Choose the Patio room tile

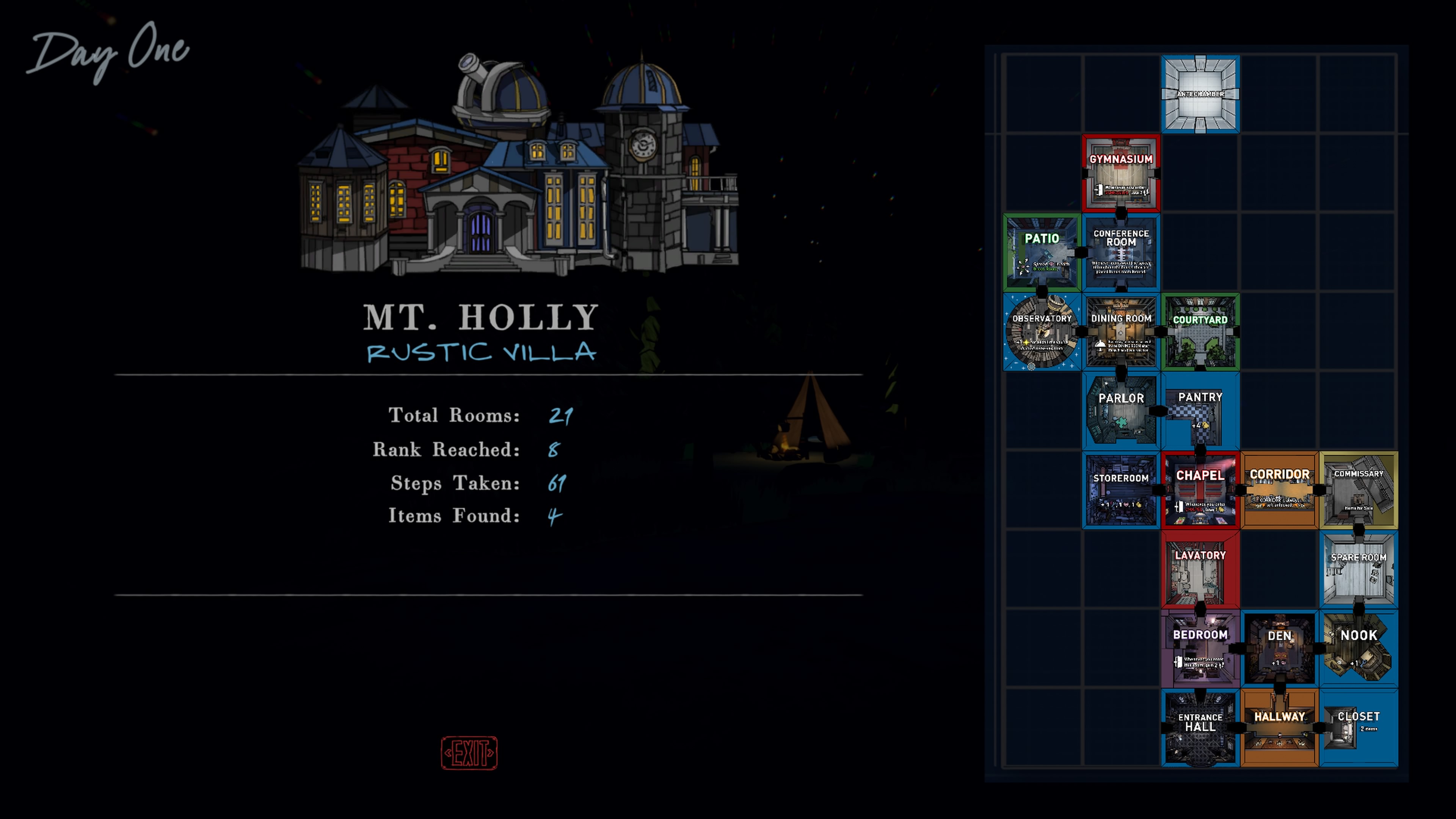pos(1042,252)
